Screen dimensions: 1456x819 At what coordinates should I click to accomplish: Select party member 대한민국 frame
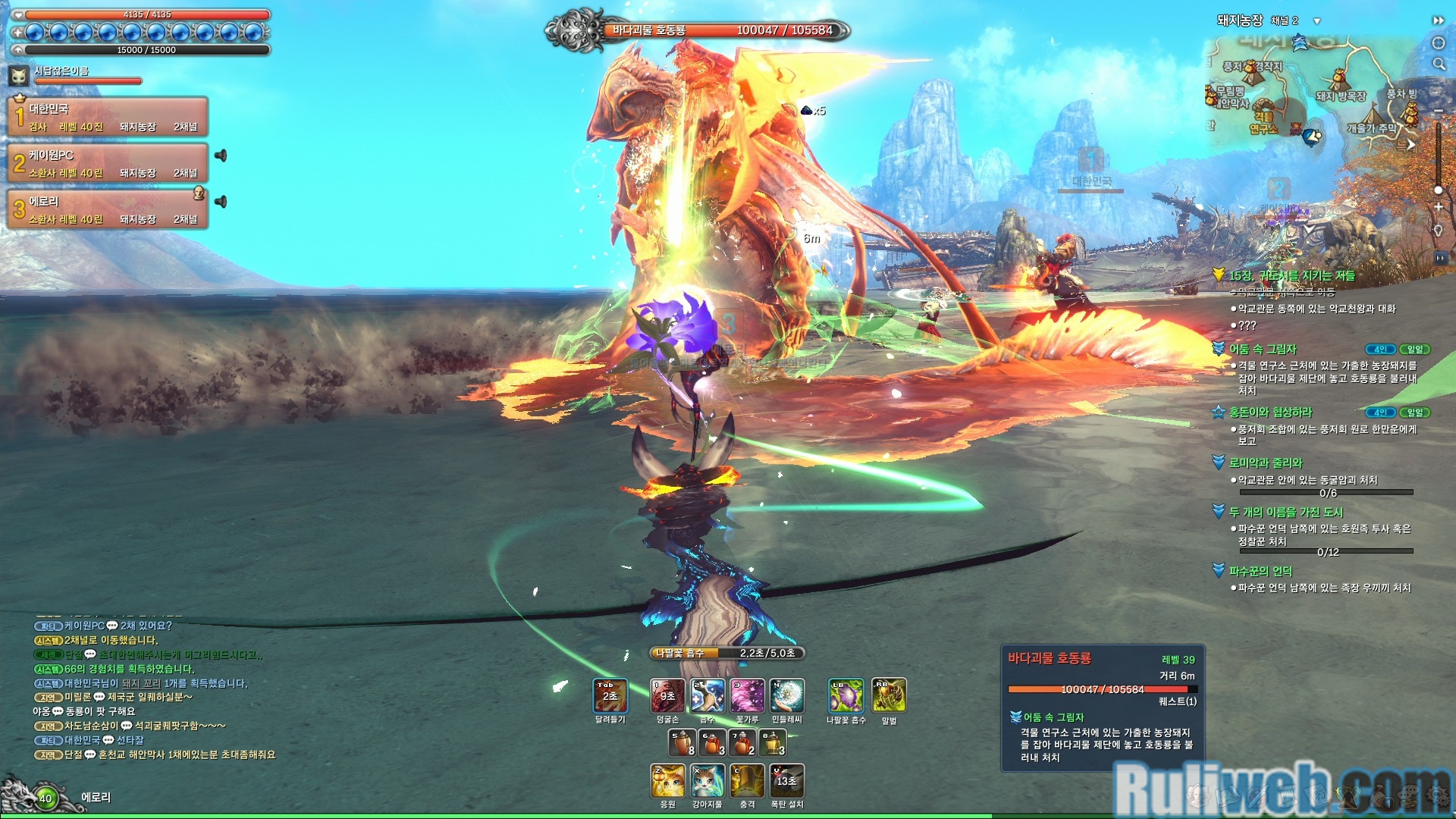pos(108,118)
